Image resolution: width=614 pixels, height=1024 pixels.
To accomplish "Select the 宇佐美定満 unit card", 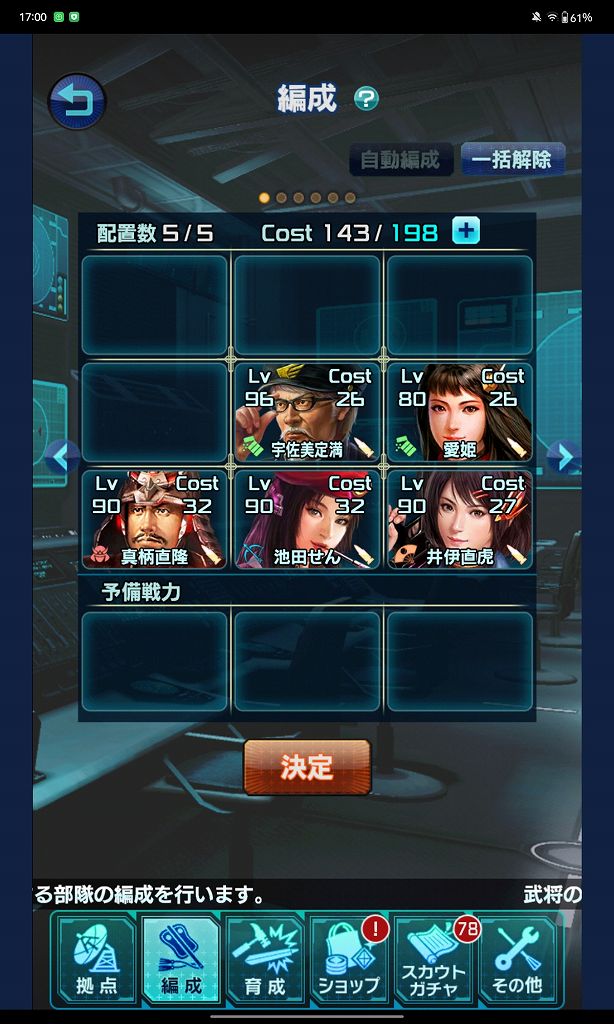I will point(307,412).
